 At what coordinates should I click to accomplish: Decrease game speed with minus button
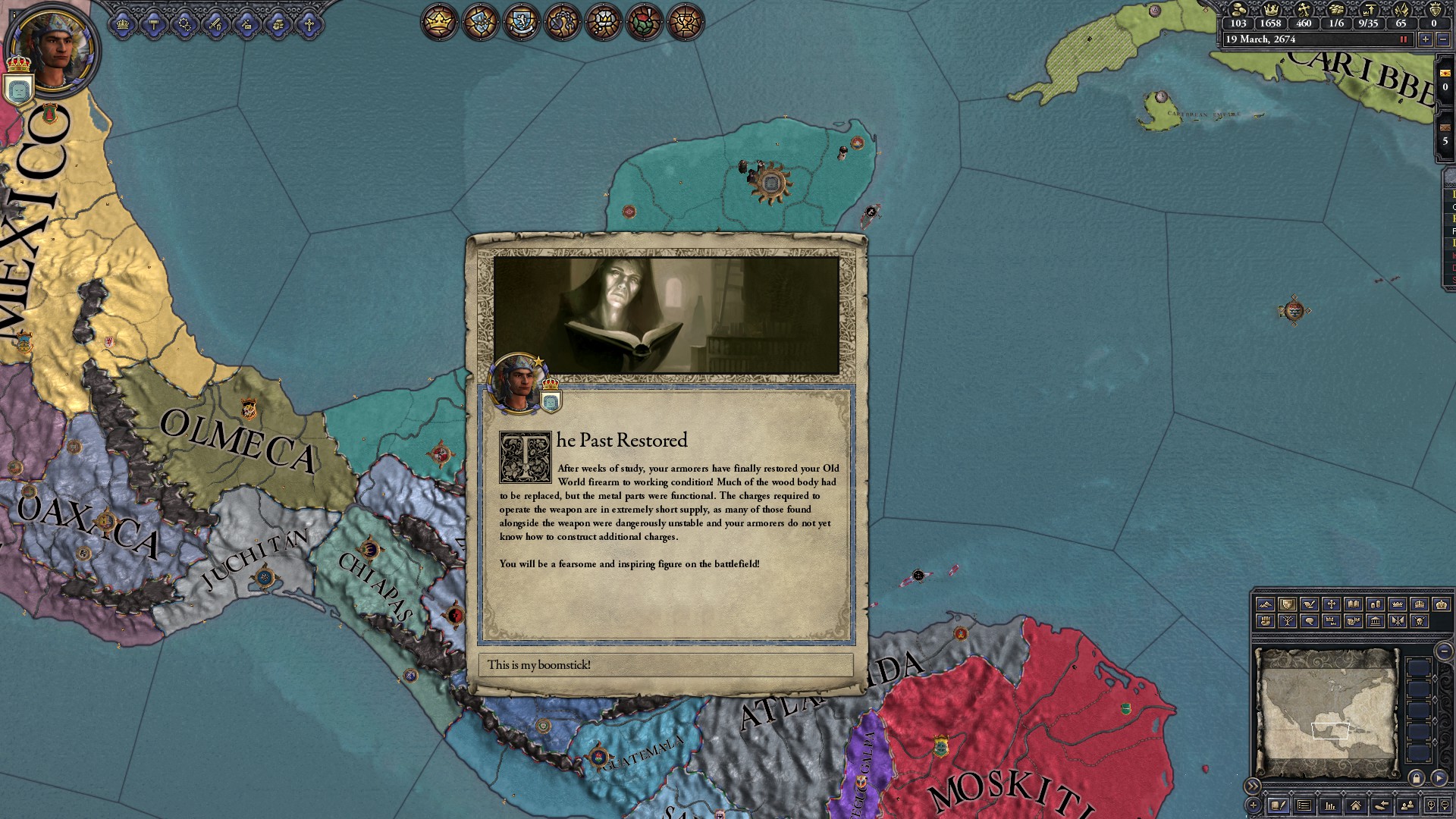tap(1442, 39)
